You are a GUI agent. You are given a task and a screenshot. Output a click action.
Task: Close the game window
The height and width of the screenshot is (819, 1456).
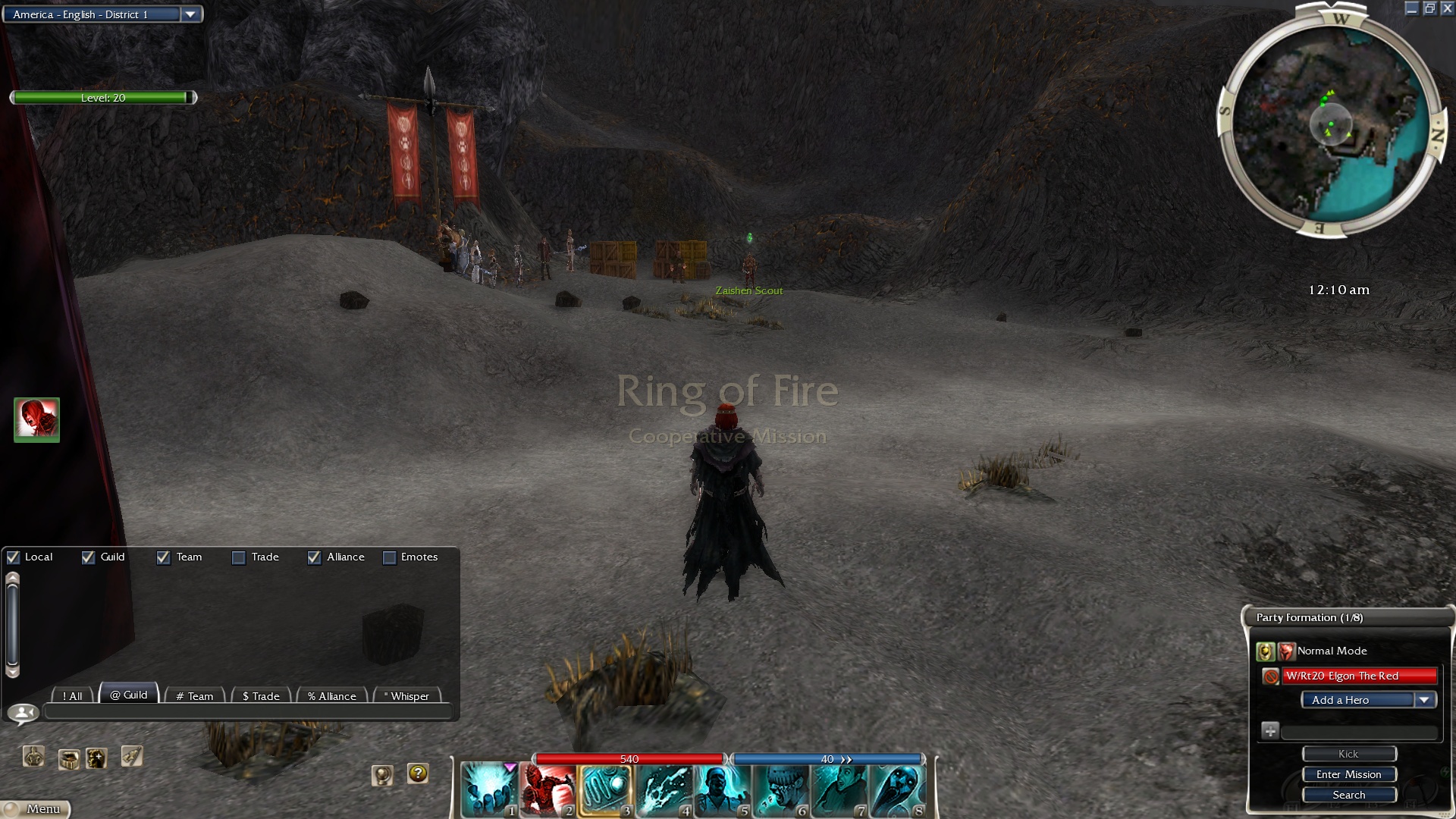click(x=1447, y=8)
